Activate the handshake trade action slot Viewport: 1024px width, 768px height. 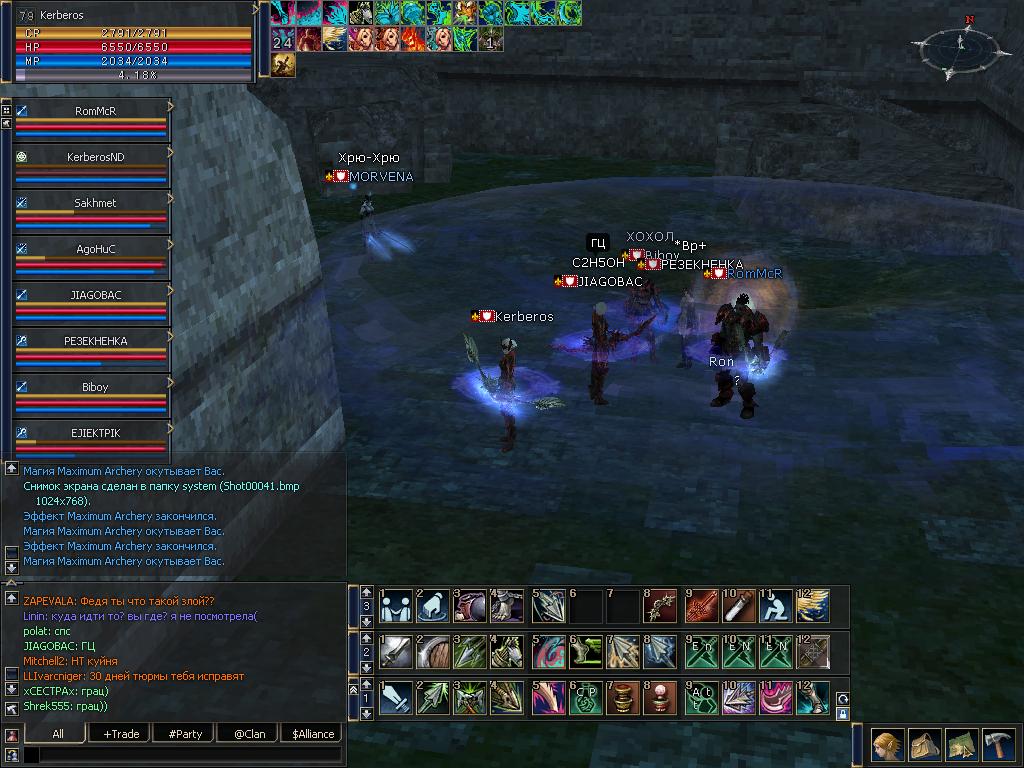tap(396, 606)
